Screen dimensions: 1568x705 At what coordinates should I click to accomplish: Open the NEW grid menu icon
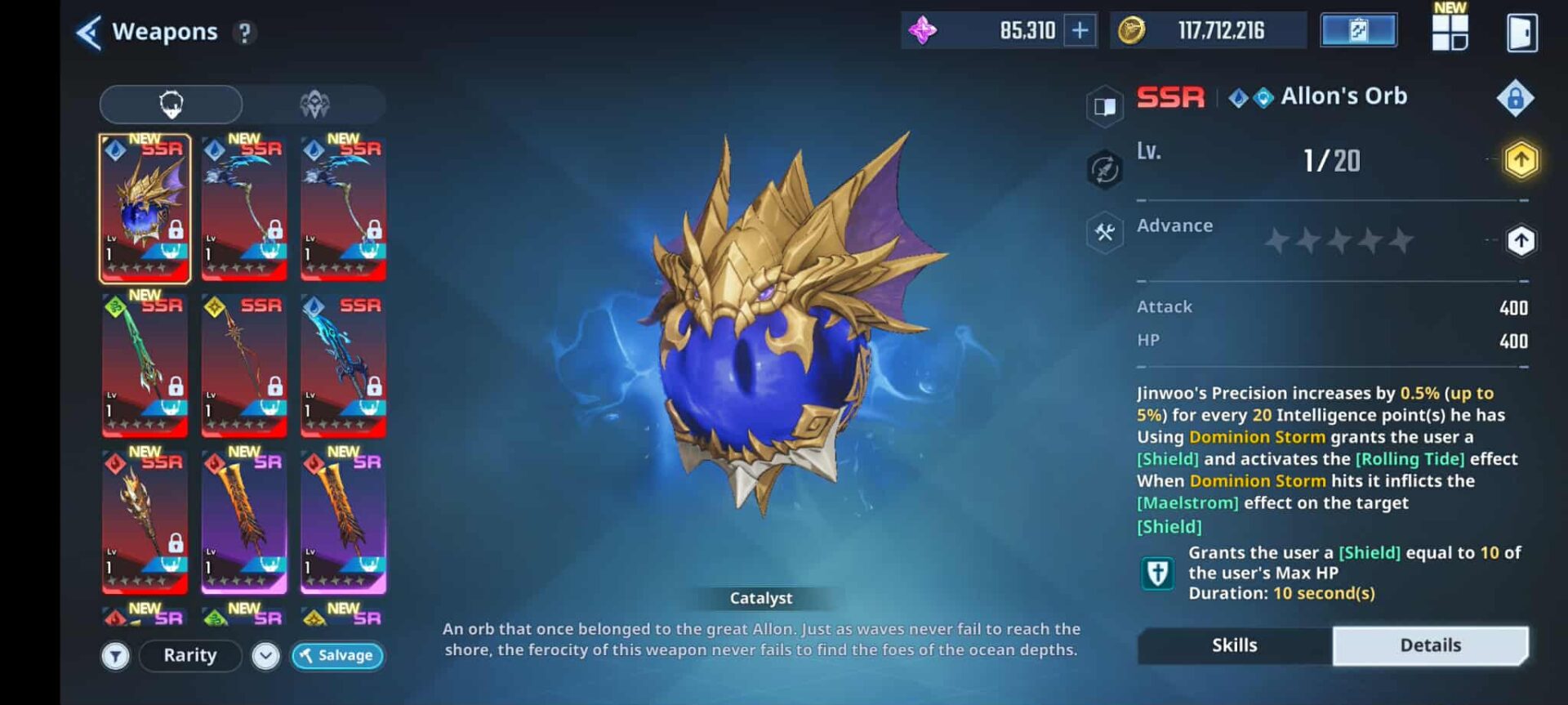[x=1450, y=31]
